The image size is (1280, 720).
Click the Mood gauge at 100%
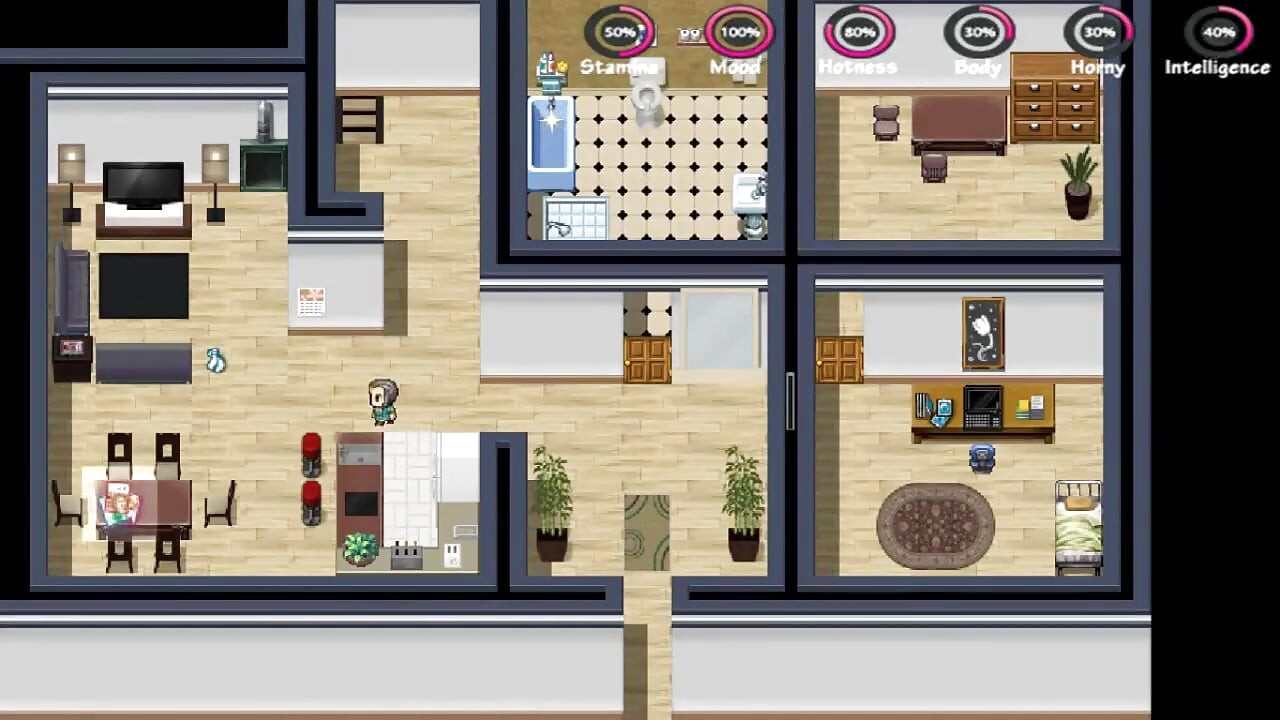(736, 32)
